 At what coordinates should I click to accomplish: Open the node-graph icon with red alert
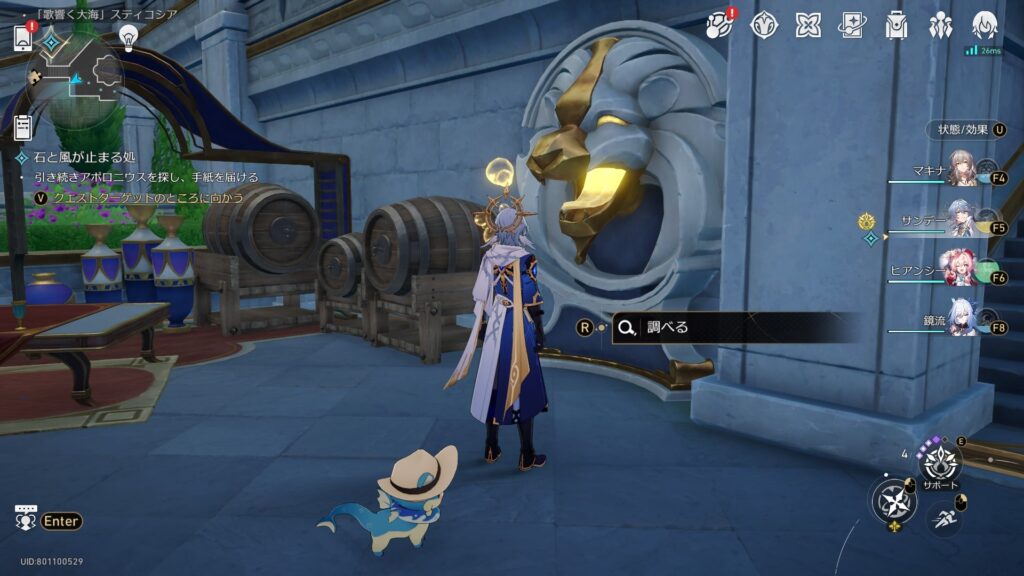click(720, 25)
